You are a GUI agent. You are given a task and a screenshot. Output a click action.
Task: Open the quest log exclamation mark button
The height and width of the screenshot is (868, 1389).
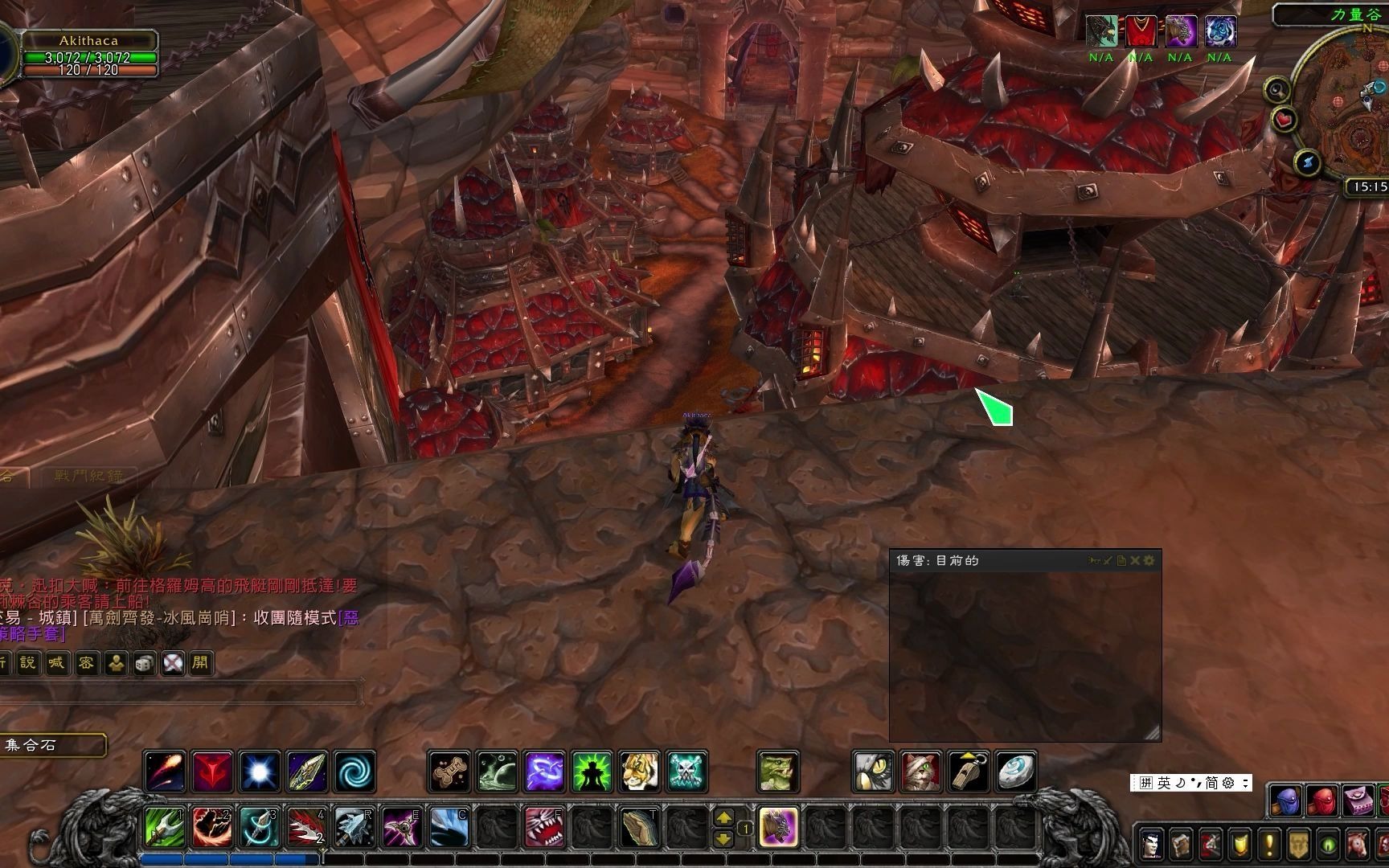coord(1270,845)
